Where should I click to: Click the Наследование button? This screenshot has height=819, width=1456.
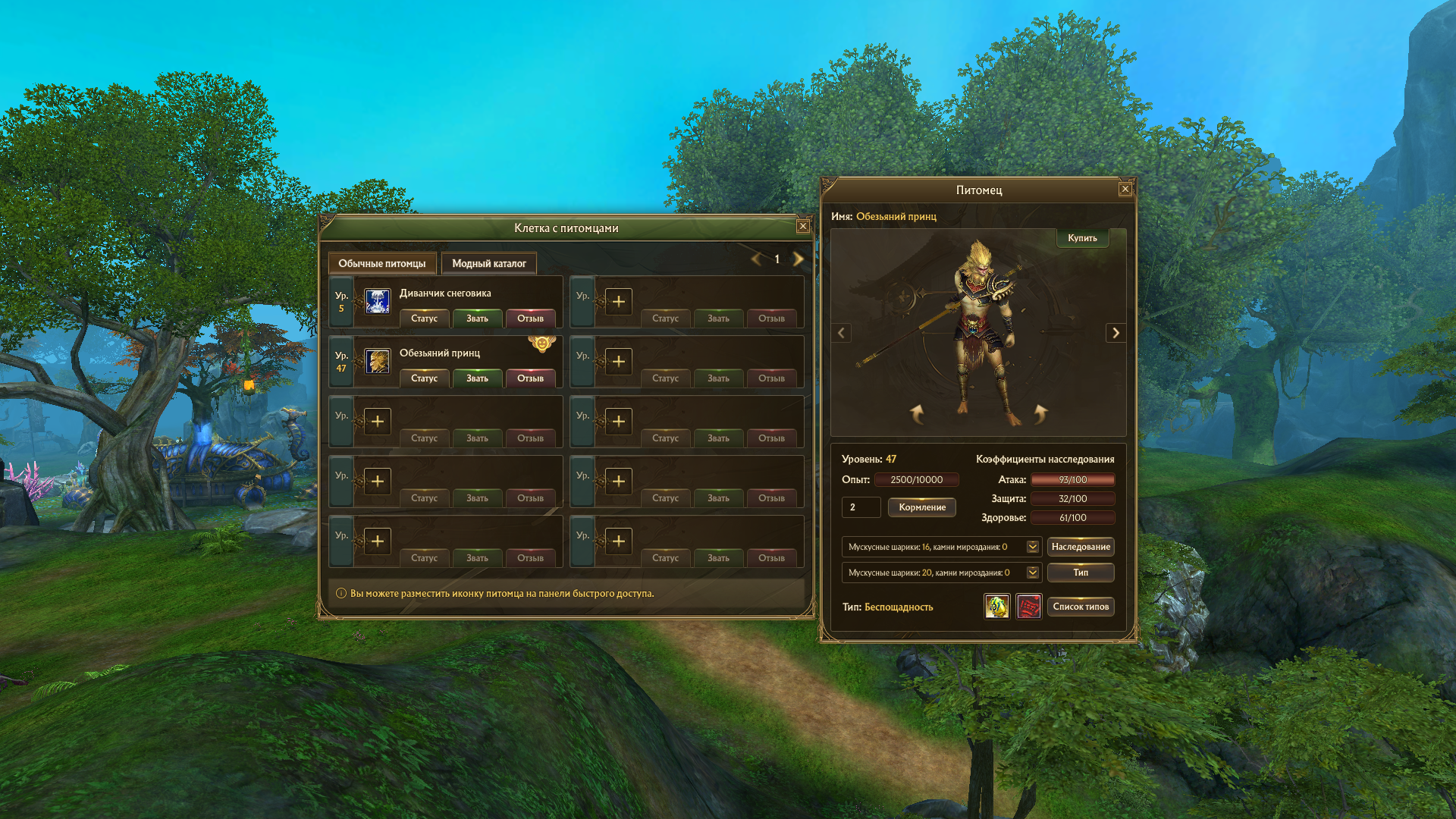click(1081, 547)
